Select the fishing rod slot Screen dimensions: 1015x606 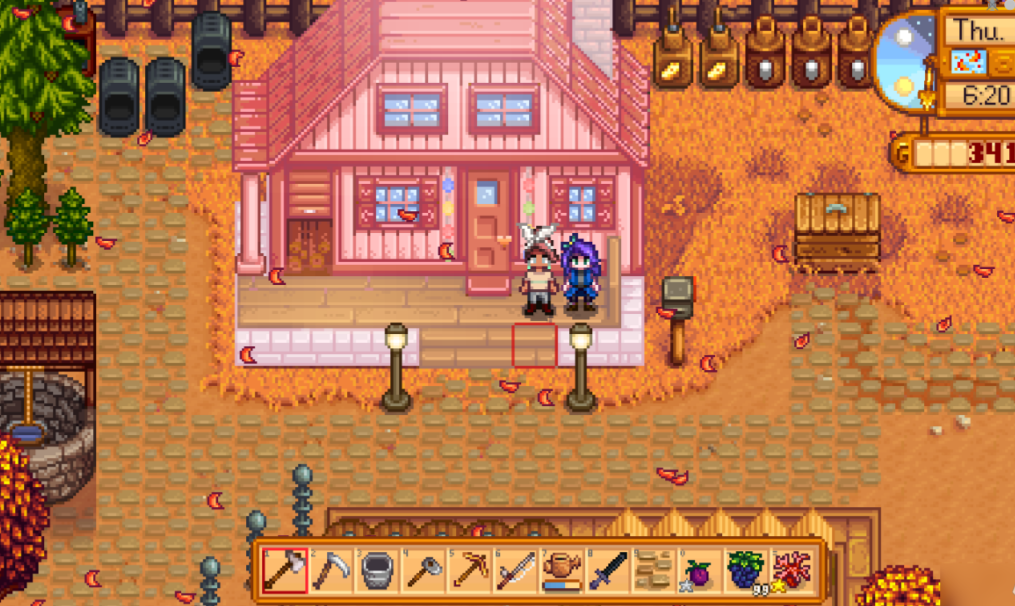point(516,570)
